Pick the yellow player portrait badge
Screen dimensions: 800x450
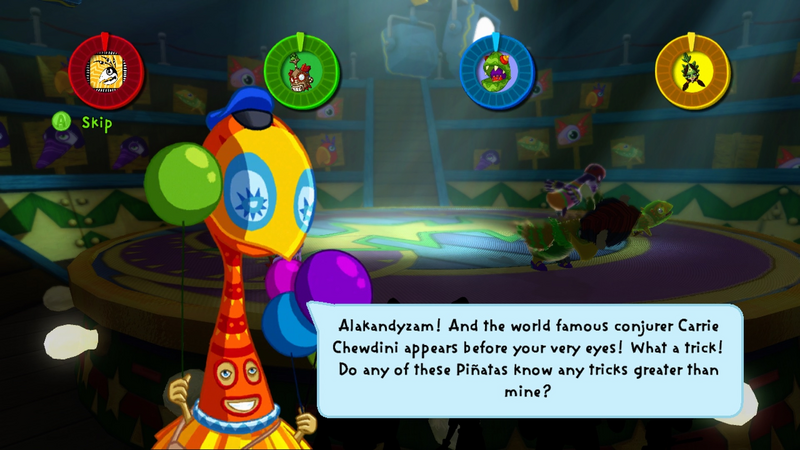pos(693,70)
